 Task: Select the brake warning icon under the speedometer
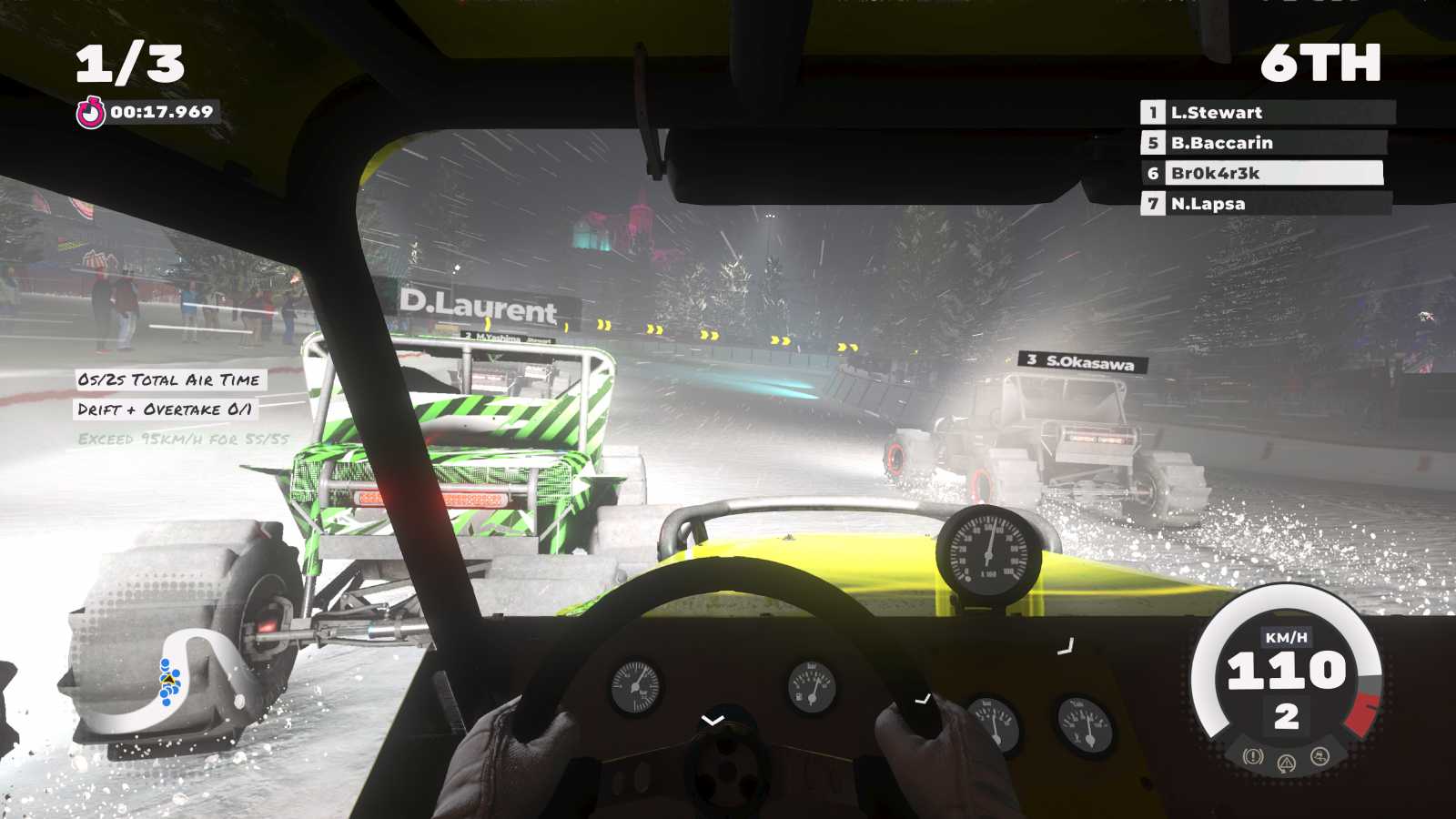[x=1253, y=756]
